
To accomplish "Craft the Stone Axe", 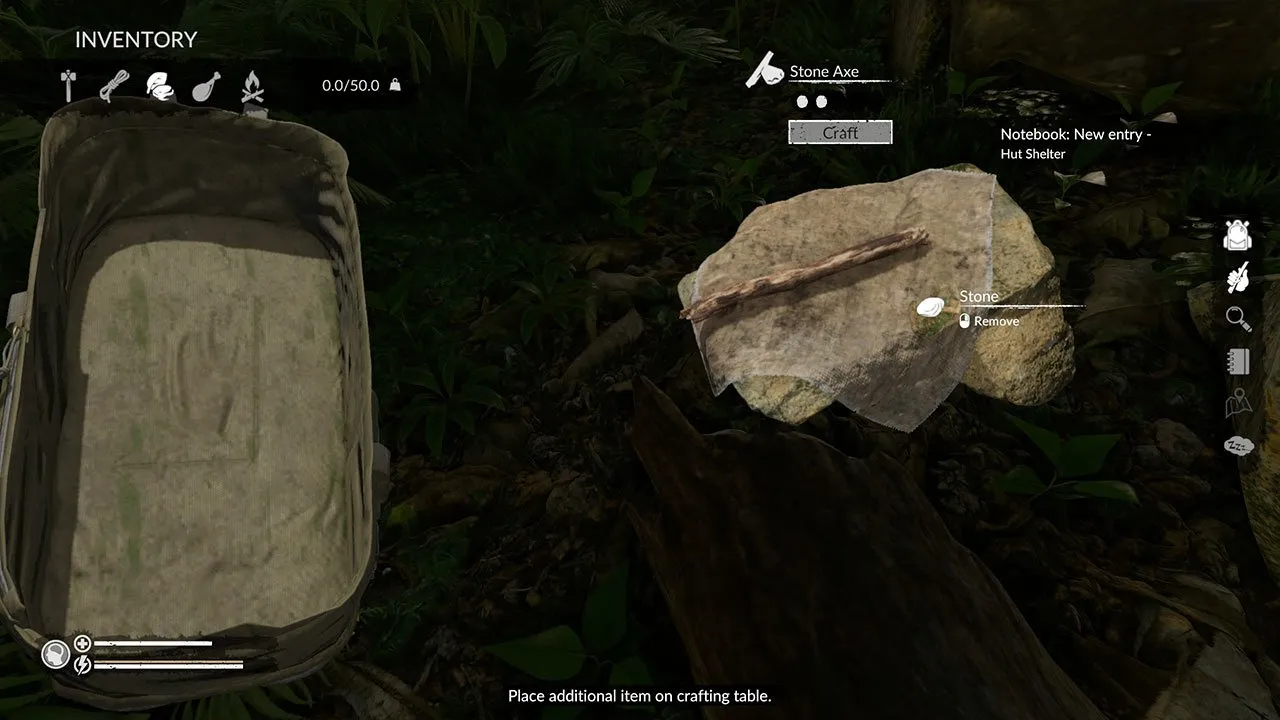I will [x=840, y=132].
